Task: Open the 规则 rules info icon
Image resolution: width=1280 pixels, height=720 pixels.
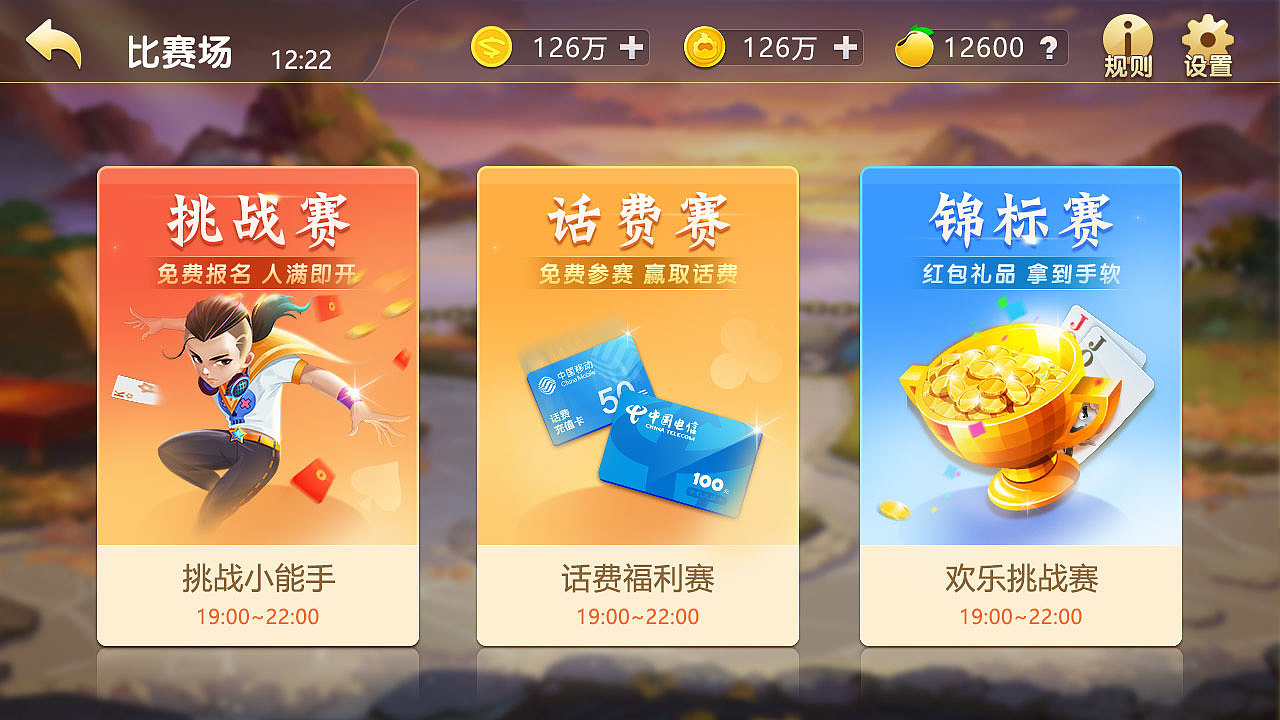Action: [1128, 45]
